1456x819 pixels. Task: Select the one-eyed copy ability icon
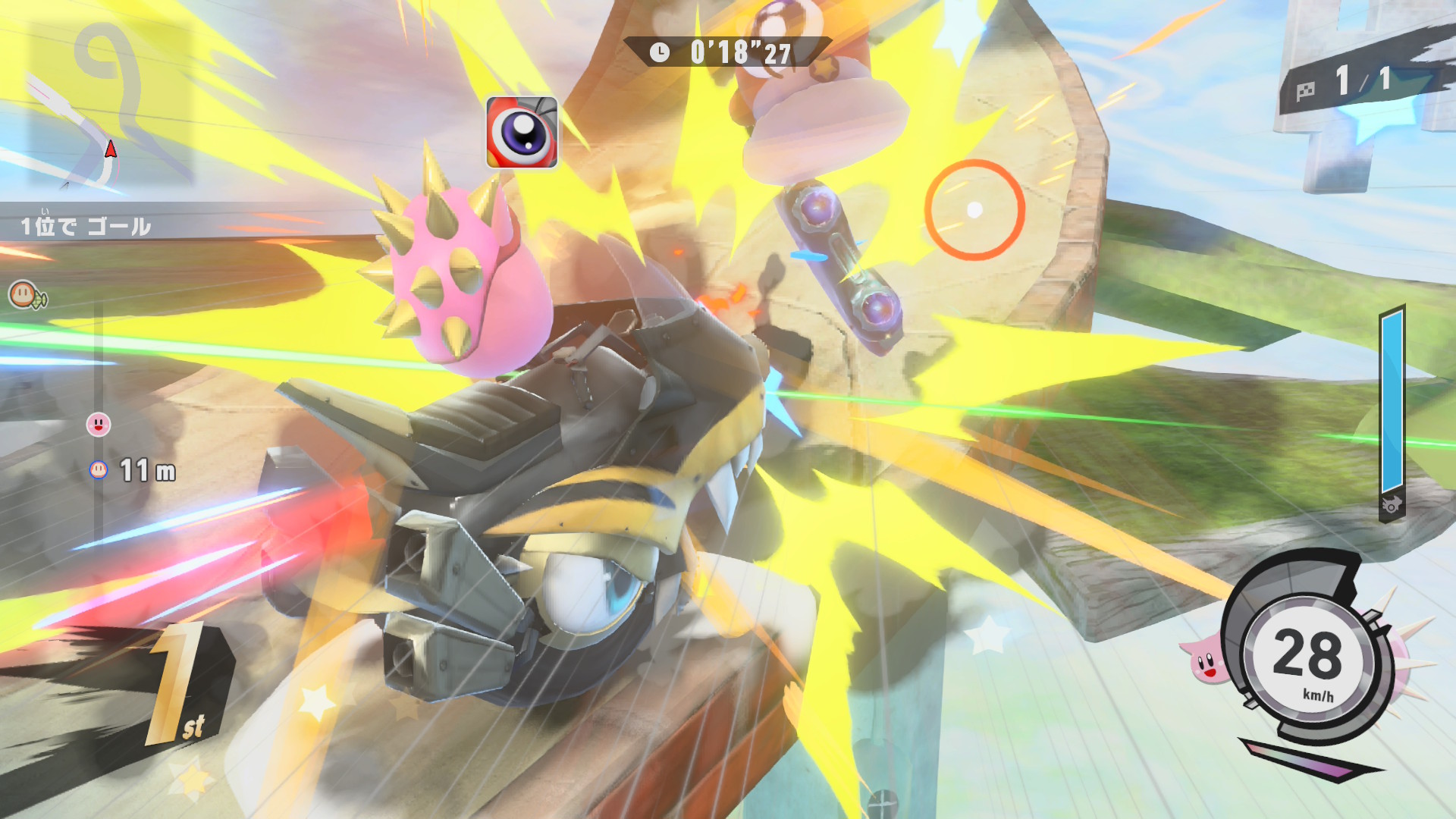[522, 133]
